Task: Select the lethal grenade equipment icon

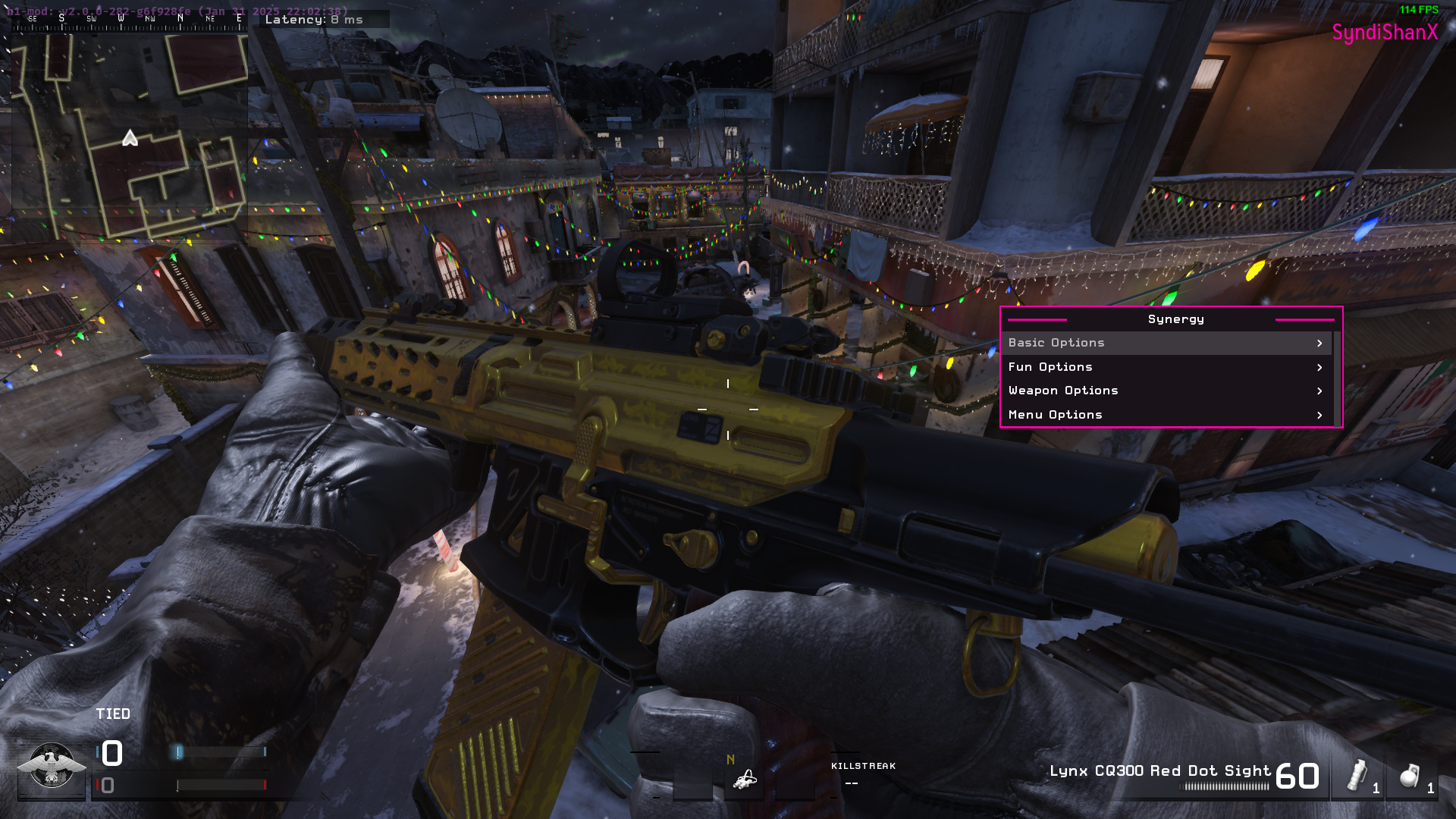Action: pos(1408,777)
